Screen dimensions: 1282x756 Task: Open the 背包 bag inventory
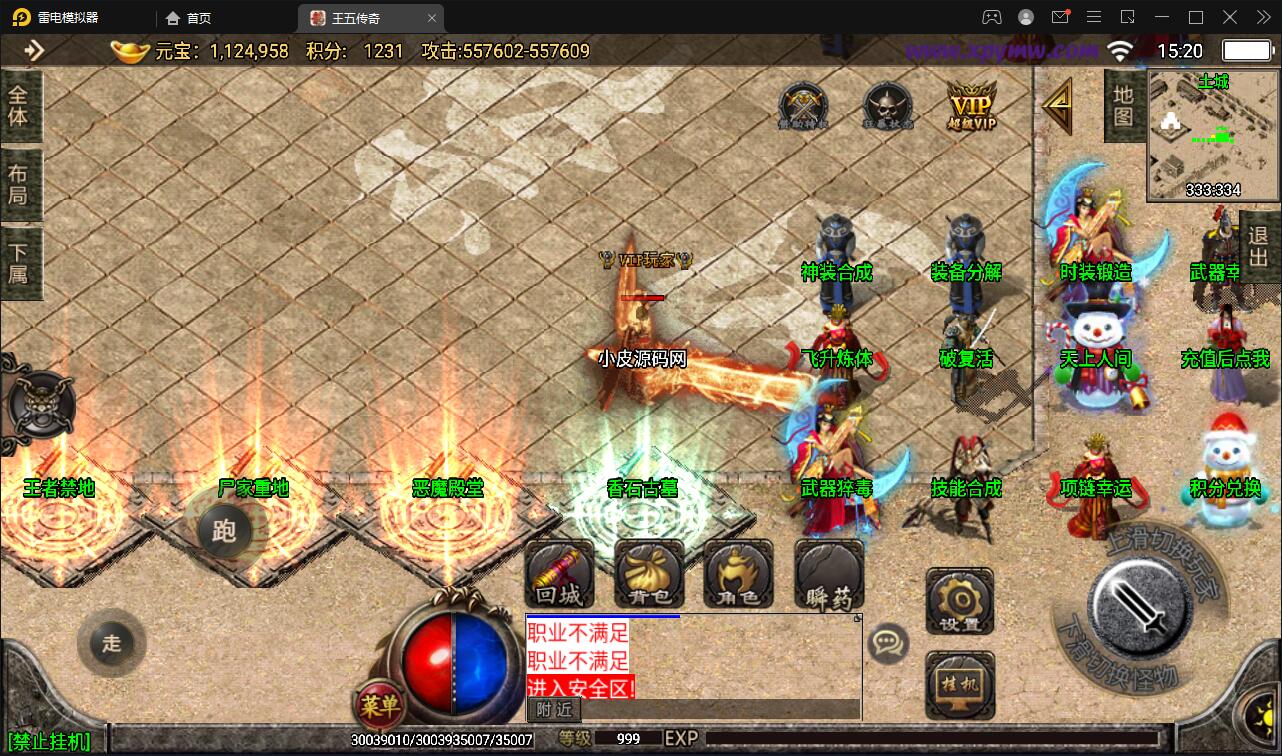[x=649, y=575]
